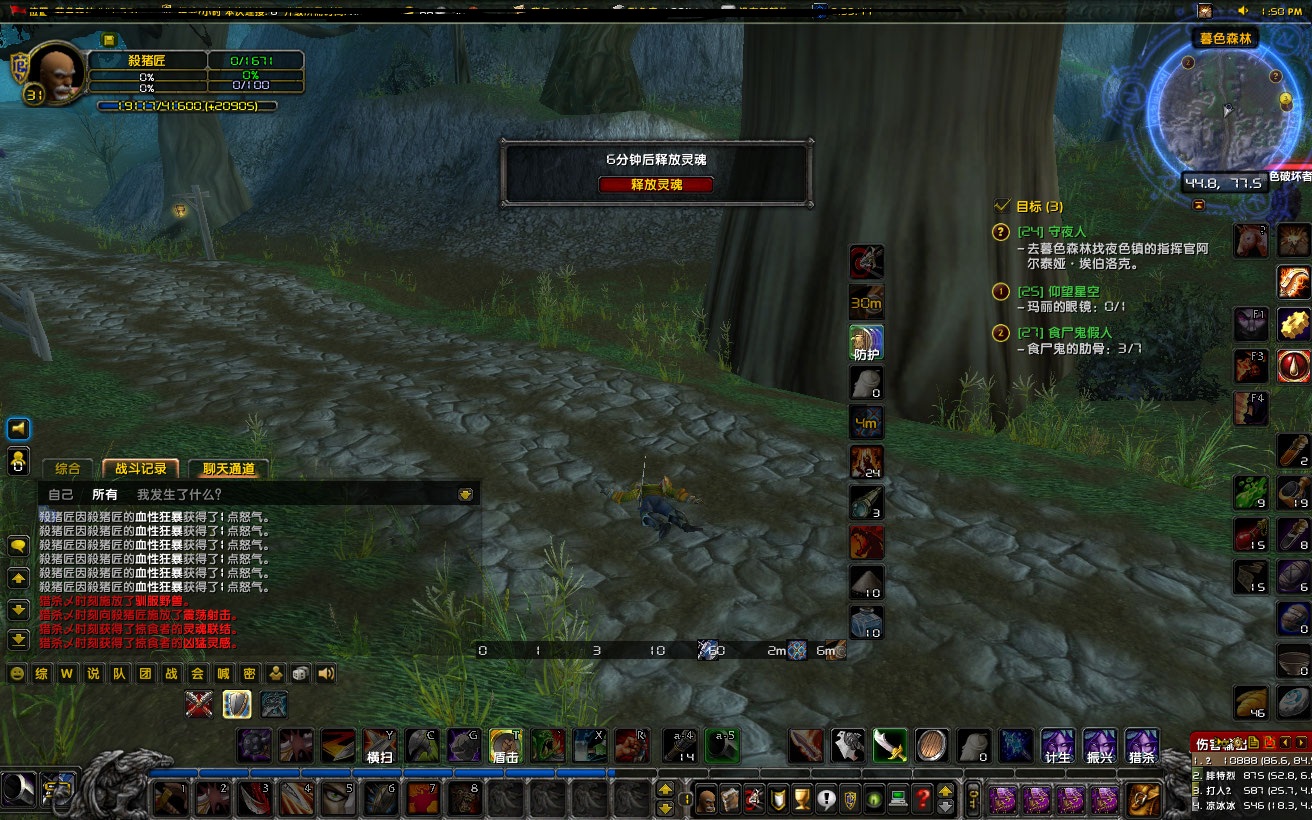Open the character info via the face icon
Screen dimensions: 1312x820
tap(705, 800)
